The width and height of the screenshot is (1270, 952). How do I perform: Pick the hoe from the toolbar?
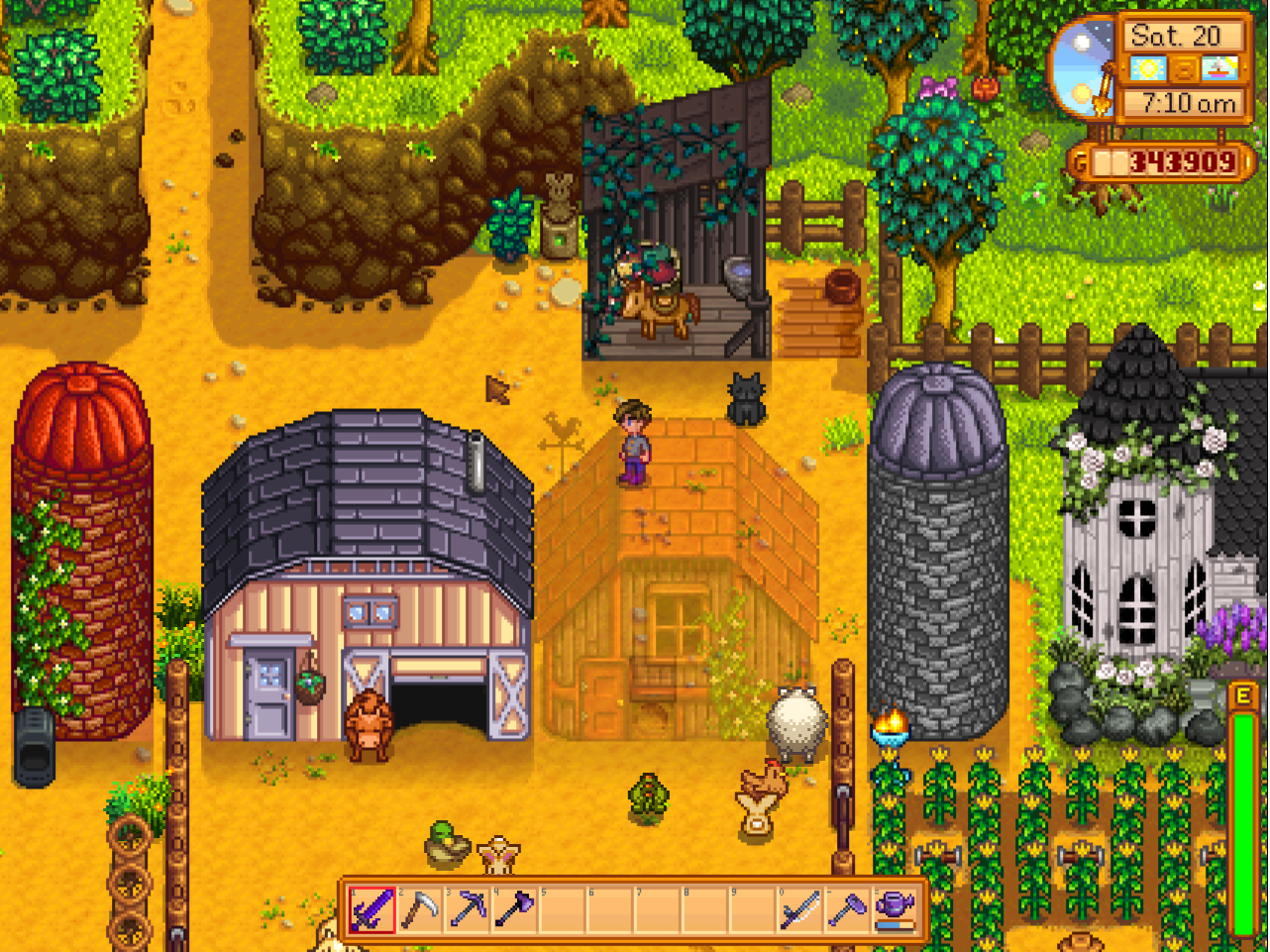(848, 909)
